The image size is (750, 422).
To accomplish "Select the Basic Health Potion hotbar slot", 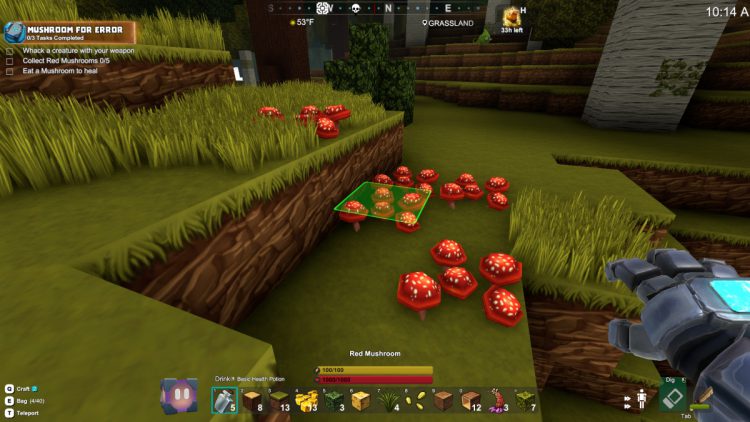I will (x=223, y=400).
